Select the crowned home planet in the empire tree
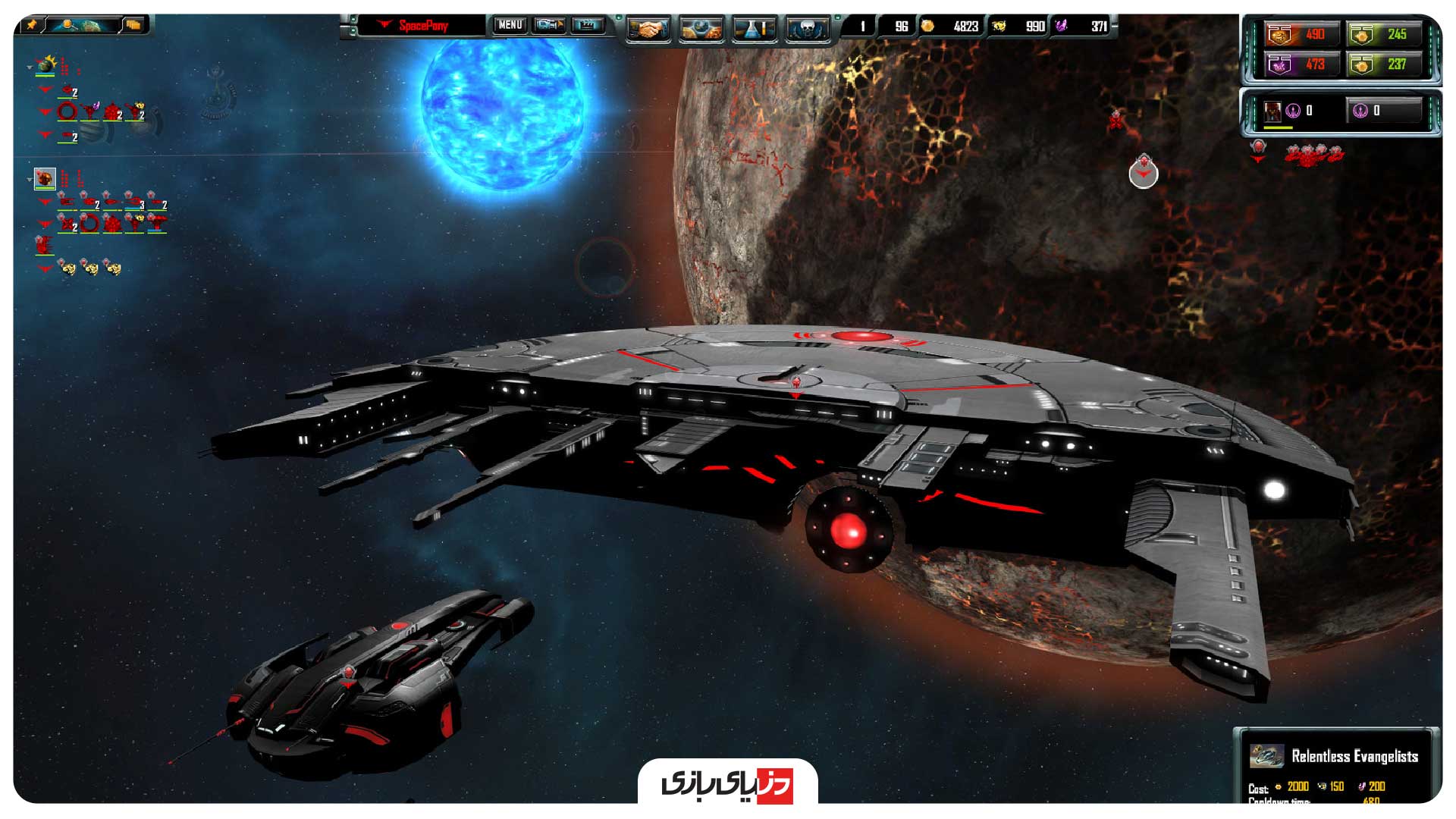 [x=46, y=65]
